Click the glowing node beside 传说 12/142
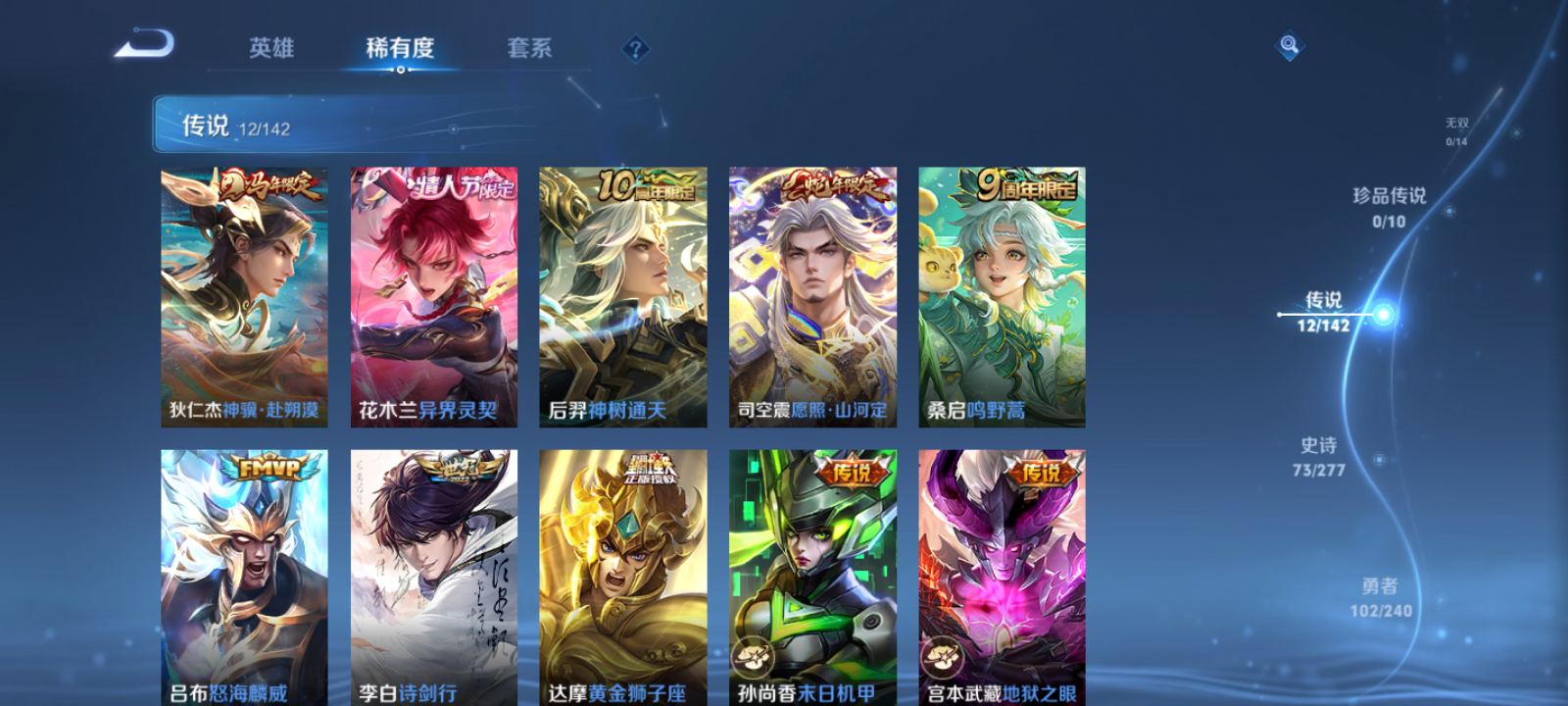1568x706 pixels. 1381,314
